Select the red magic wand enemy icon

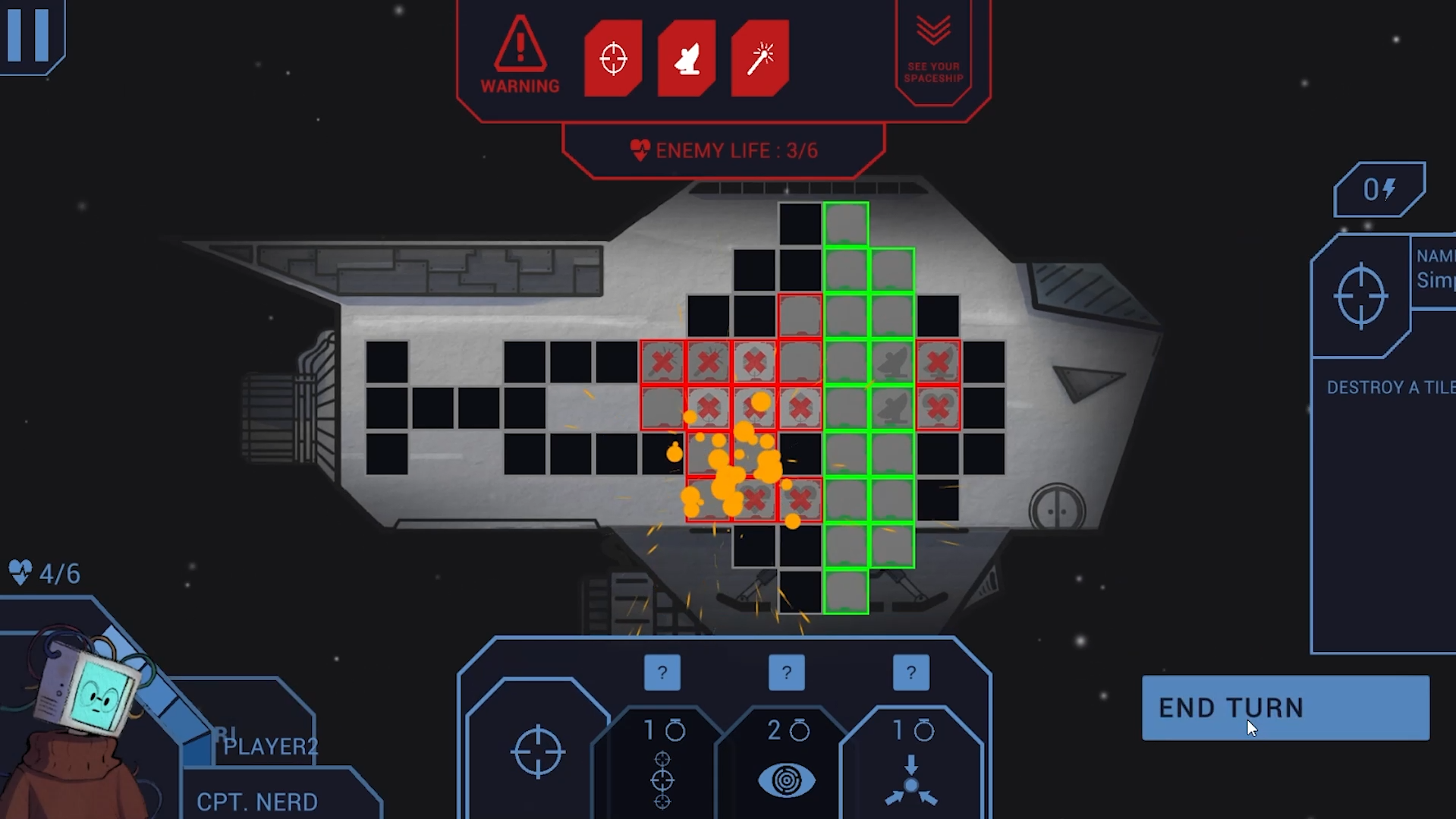coord(760,58)
